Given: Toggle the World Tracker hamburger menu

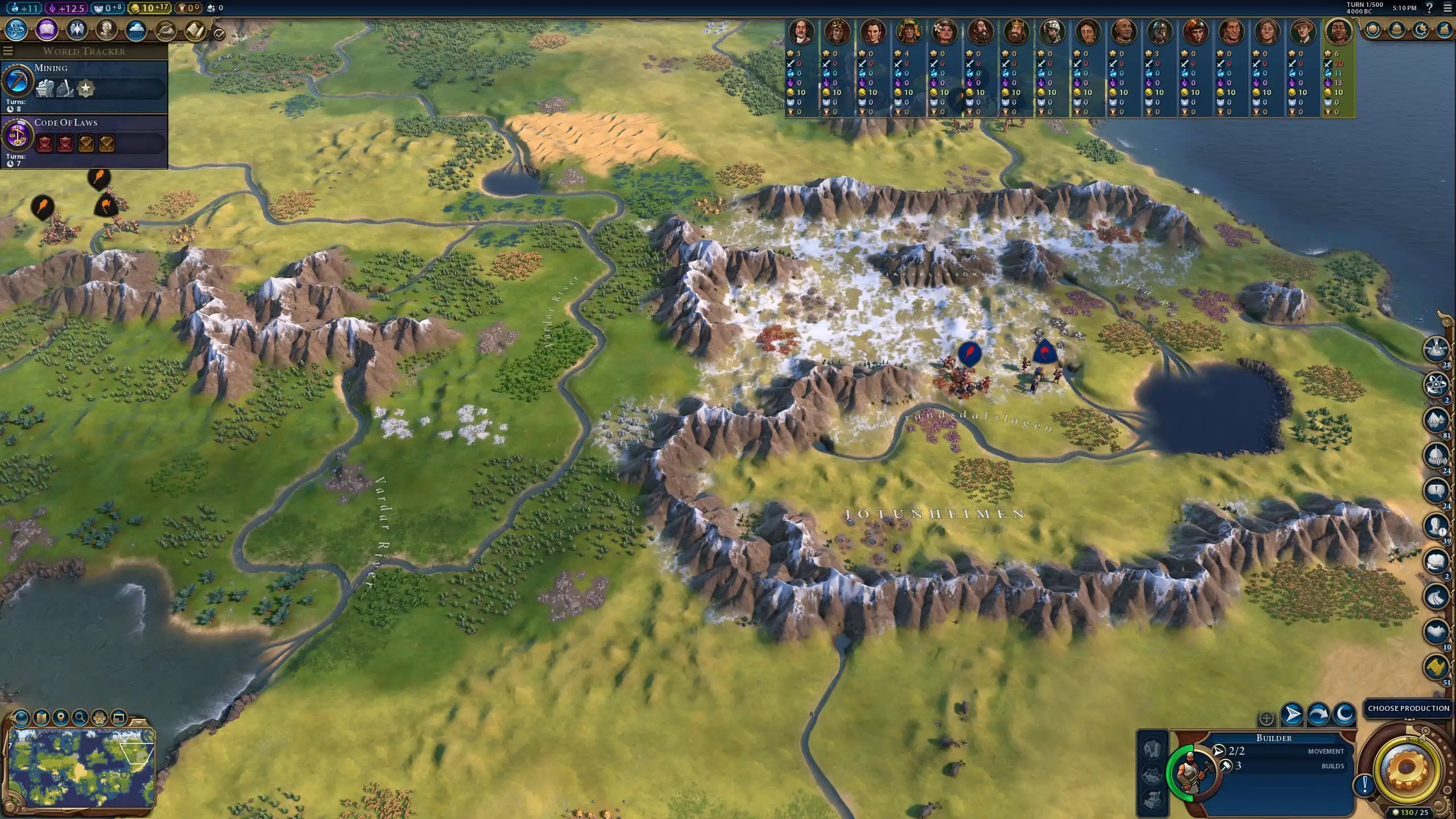Looking at the screenshot, I should (8, 51).
